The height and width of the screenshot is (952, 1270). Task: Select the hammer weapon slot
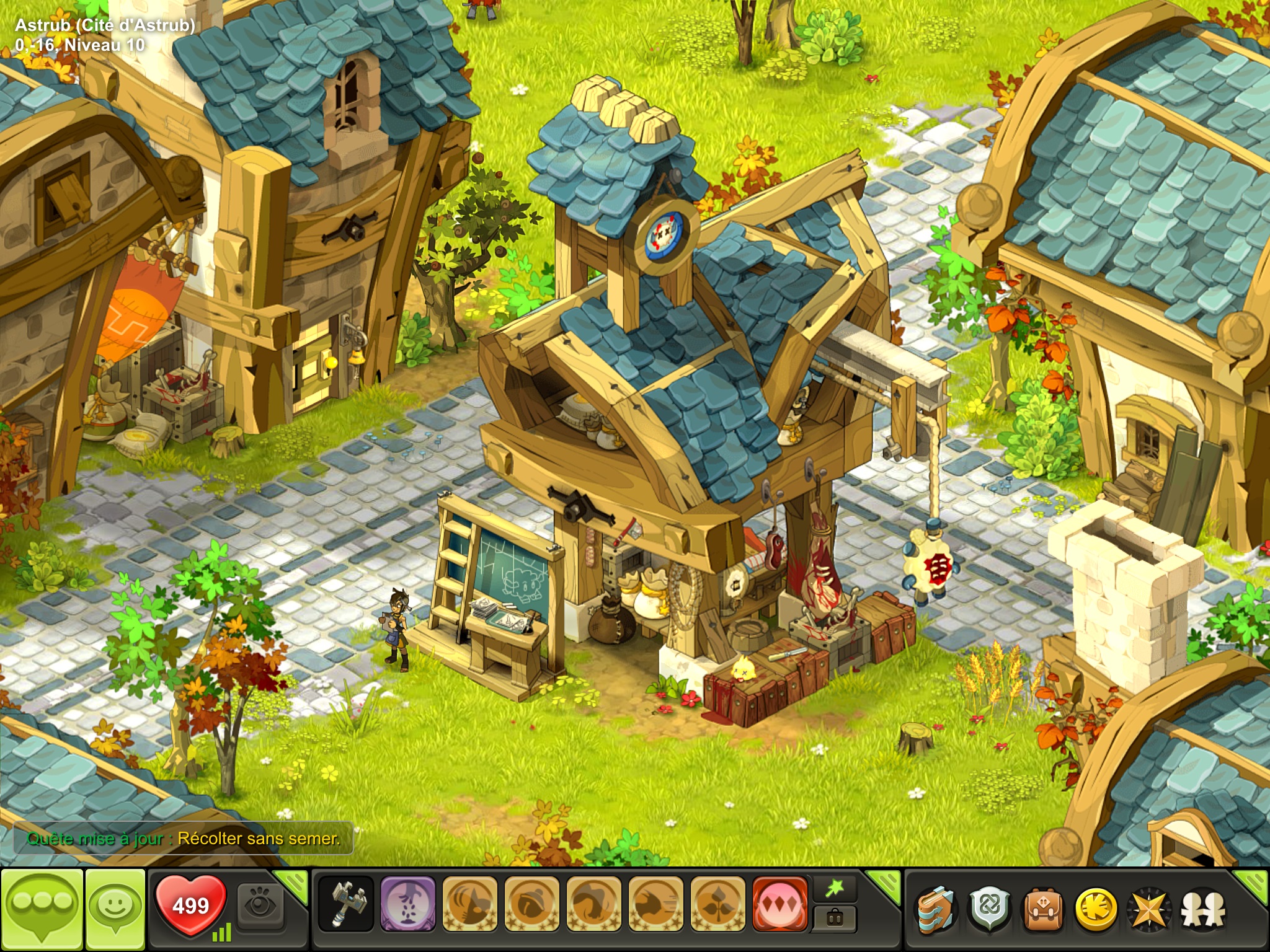tap(346, 904)
